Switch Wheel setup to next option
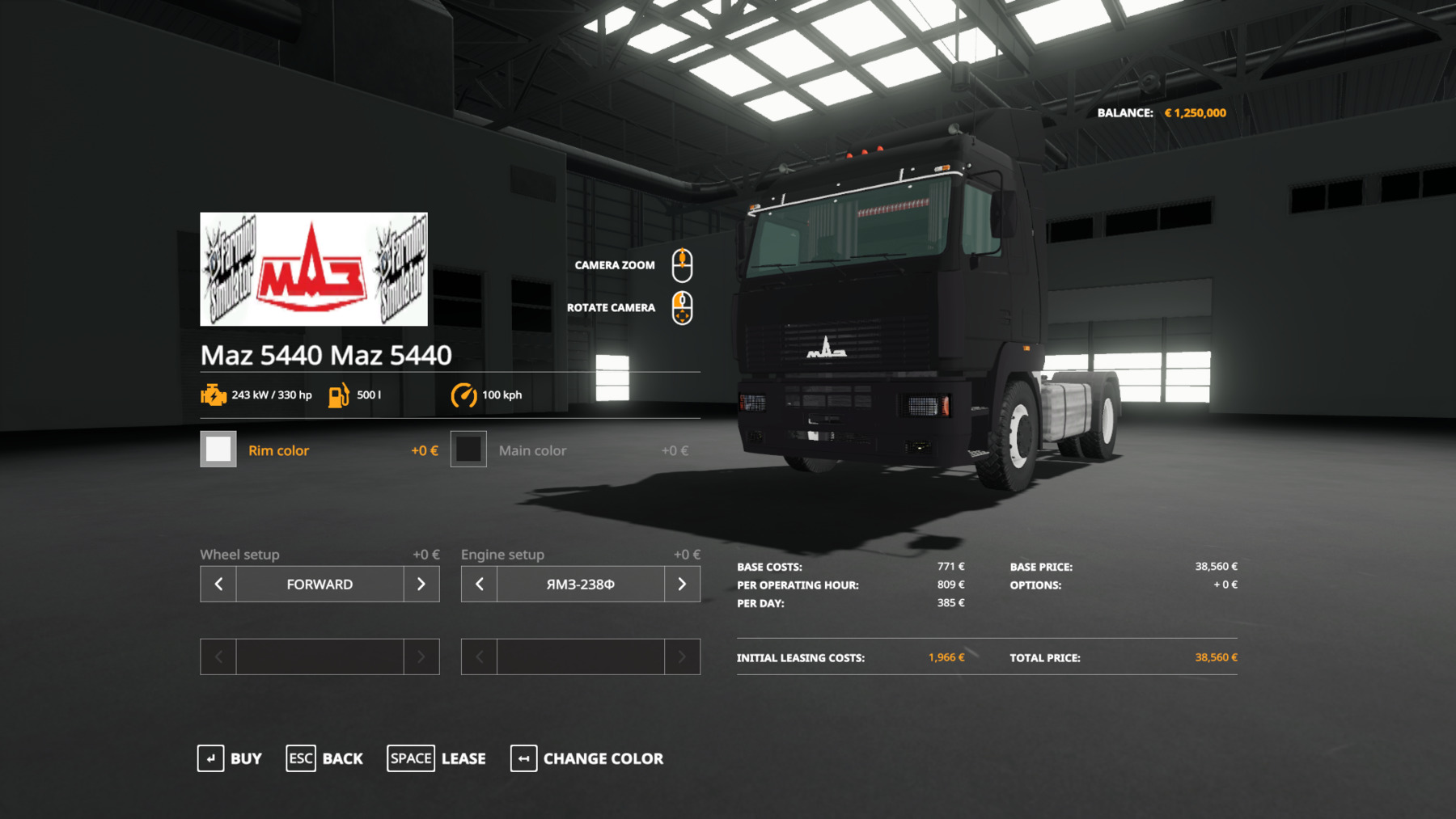 pyautogui.click(x=421, y=584)
